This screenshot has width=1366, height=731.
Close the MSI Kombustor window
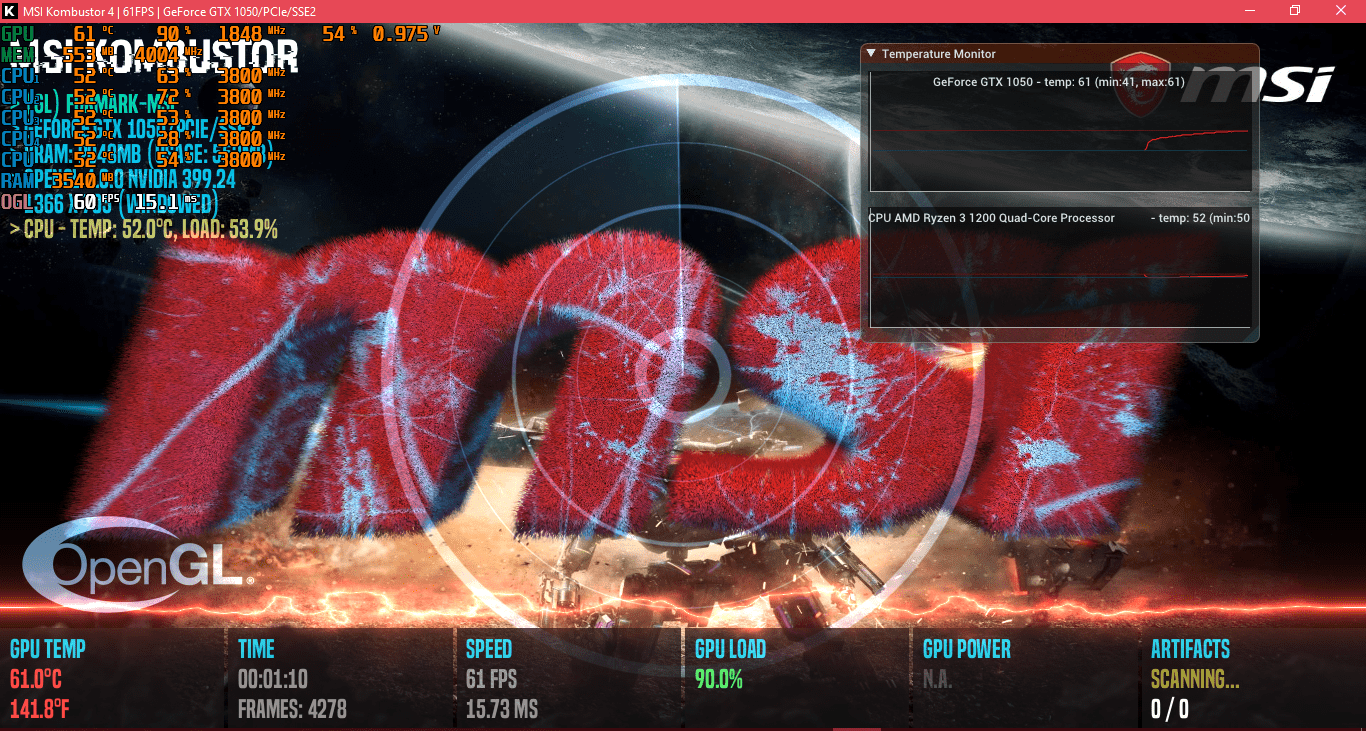[x=1341, y=10]
